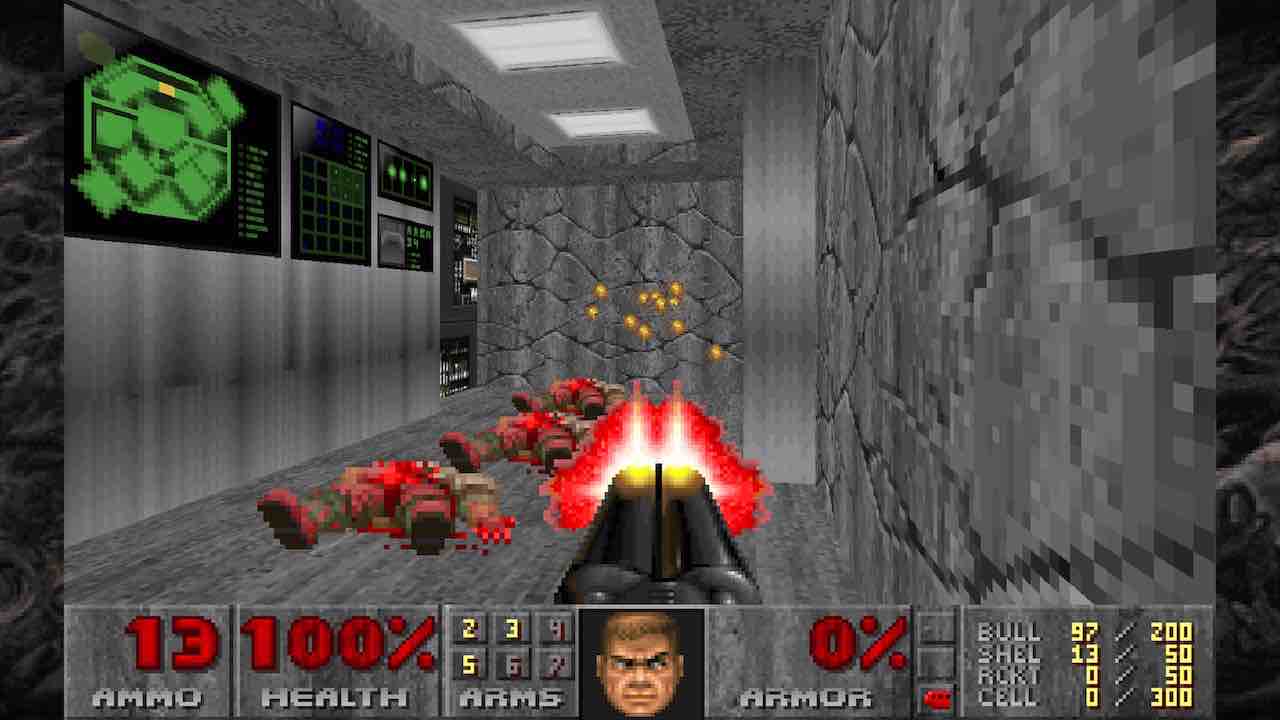Screen dimensions: 1280x720
Task: Select weapon slot 3 in Arms panel
Action: coord(511,630)
